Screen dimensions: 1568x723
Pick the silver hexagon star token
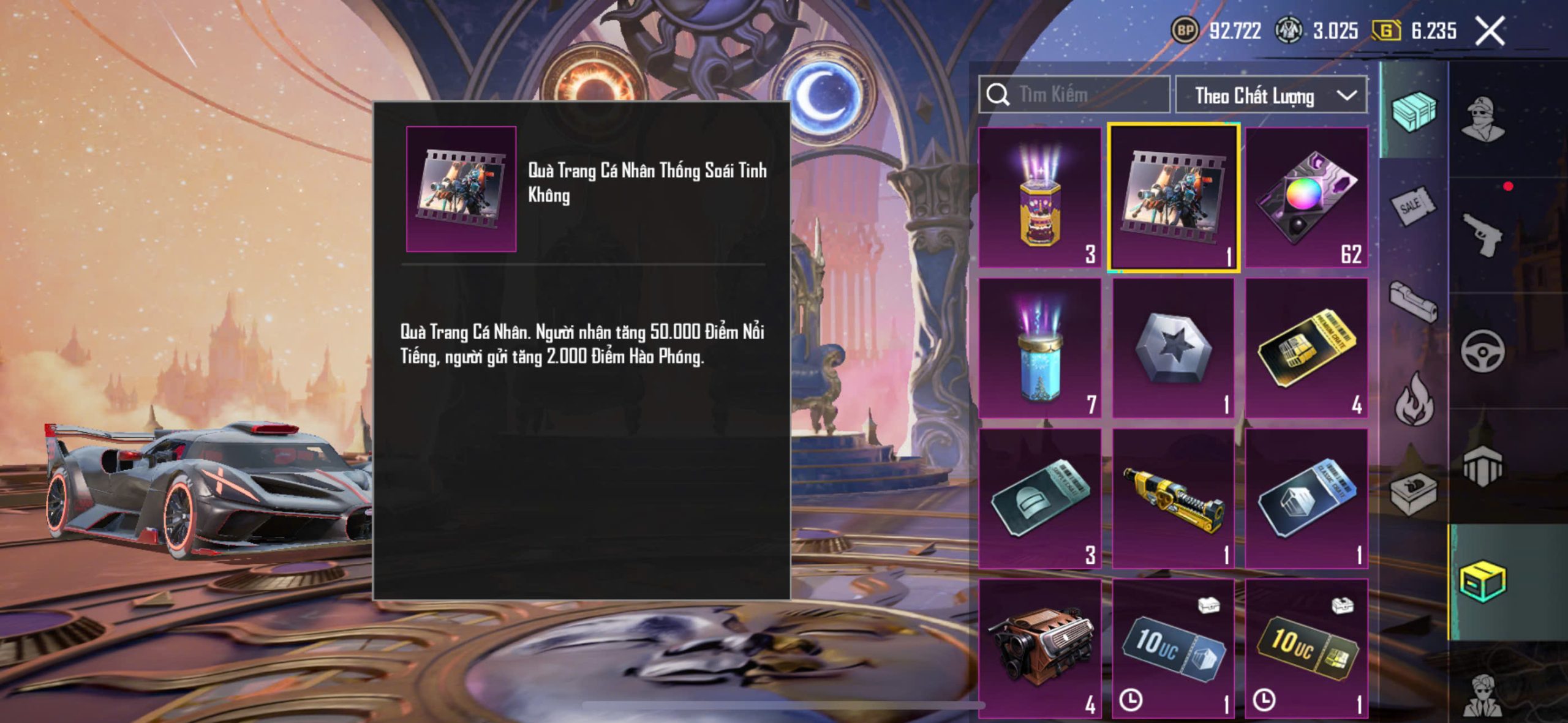1173,348
